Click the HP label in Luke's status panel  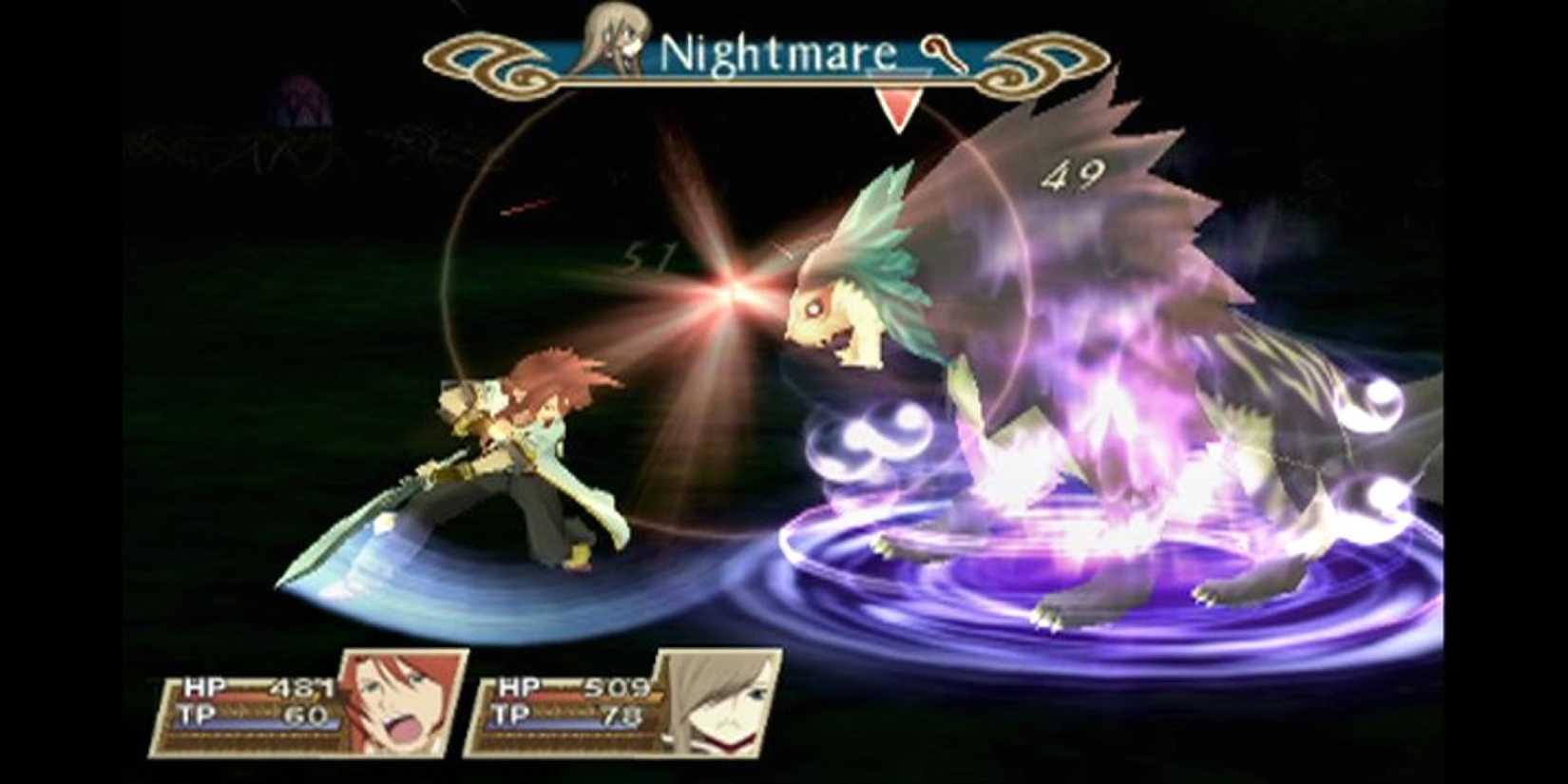201,686
